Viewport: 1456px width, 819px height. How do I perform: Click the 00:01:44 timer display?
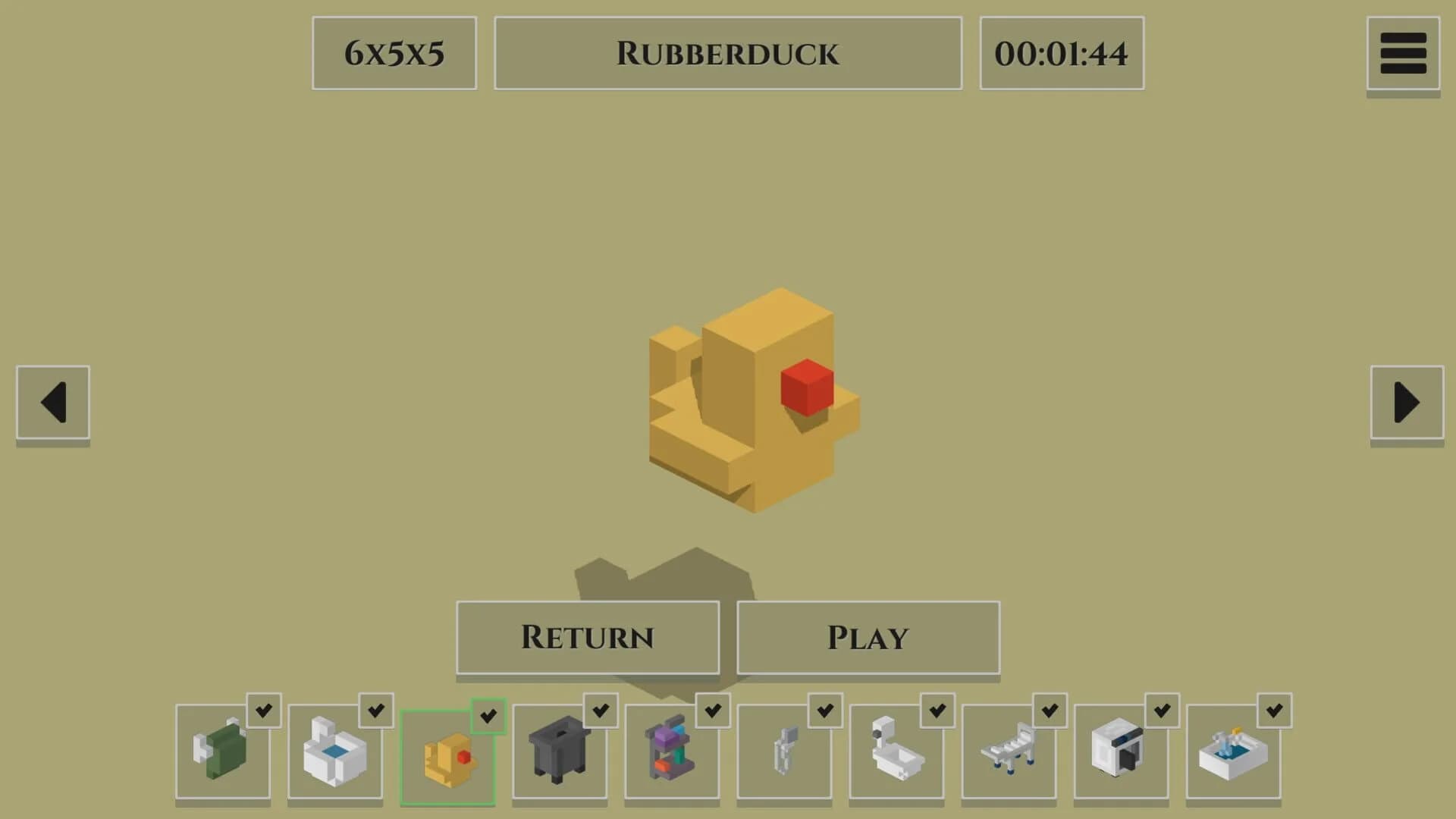tap(1061, 52)
